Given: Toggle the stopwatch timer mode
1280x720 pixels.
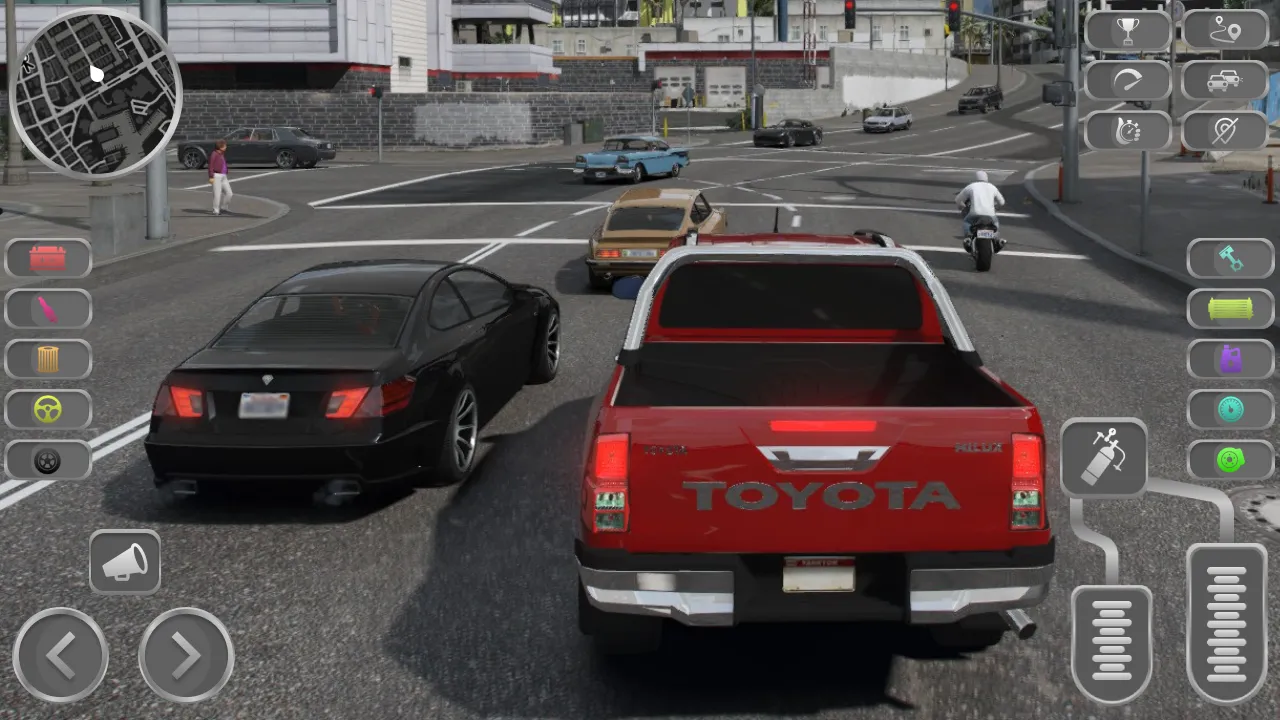Looking at the screenshot, I should coord(1128,130).
